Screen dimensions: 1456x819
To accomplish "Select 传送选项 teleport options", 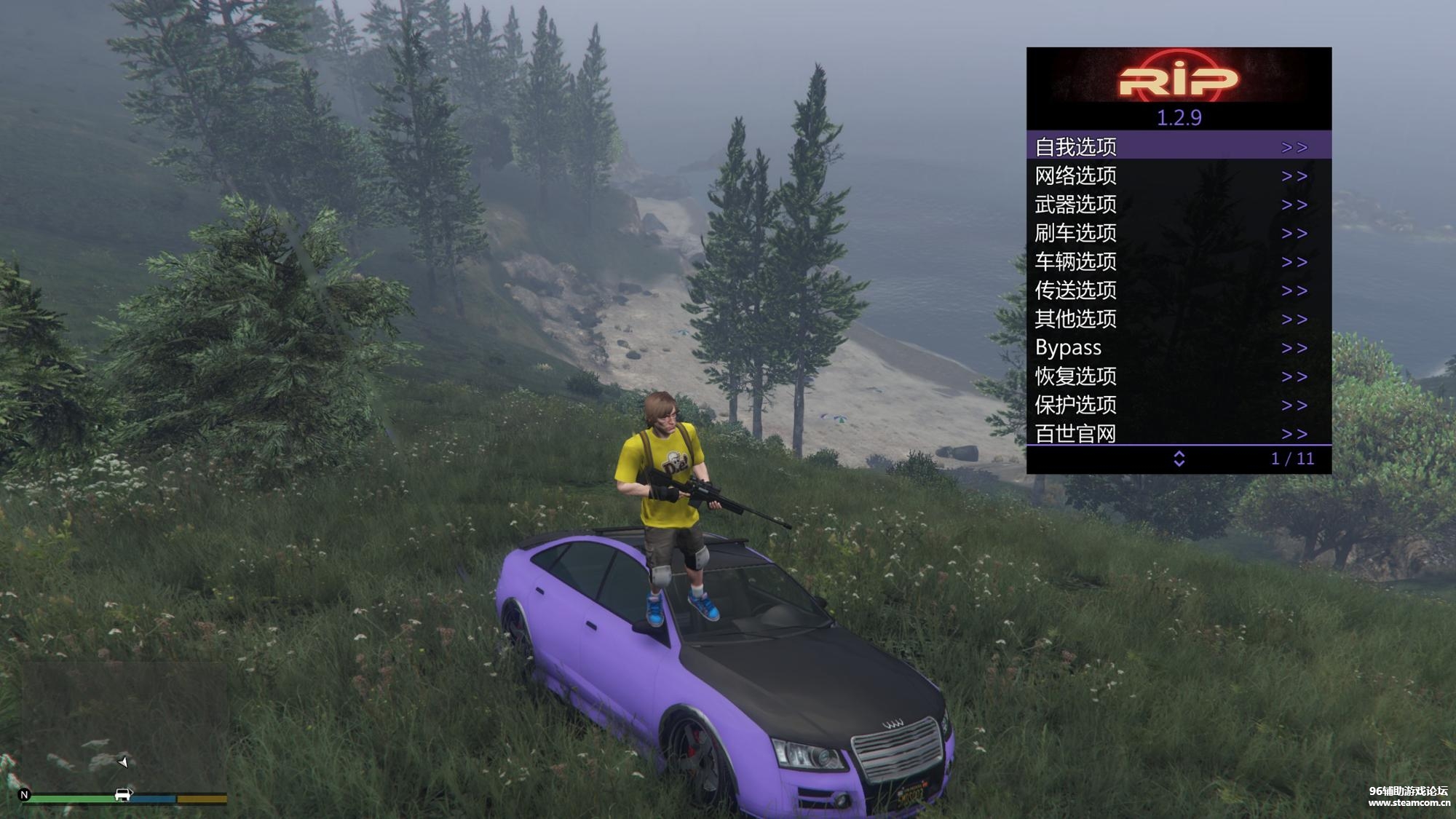I will pos(1178,290).
